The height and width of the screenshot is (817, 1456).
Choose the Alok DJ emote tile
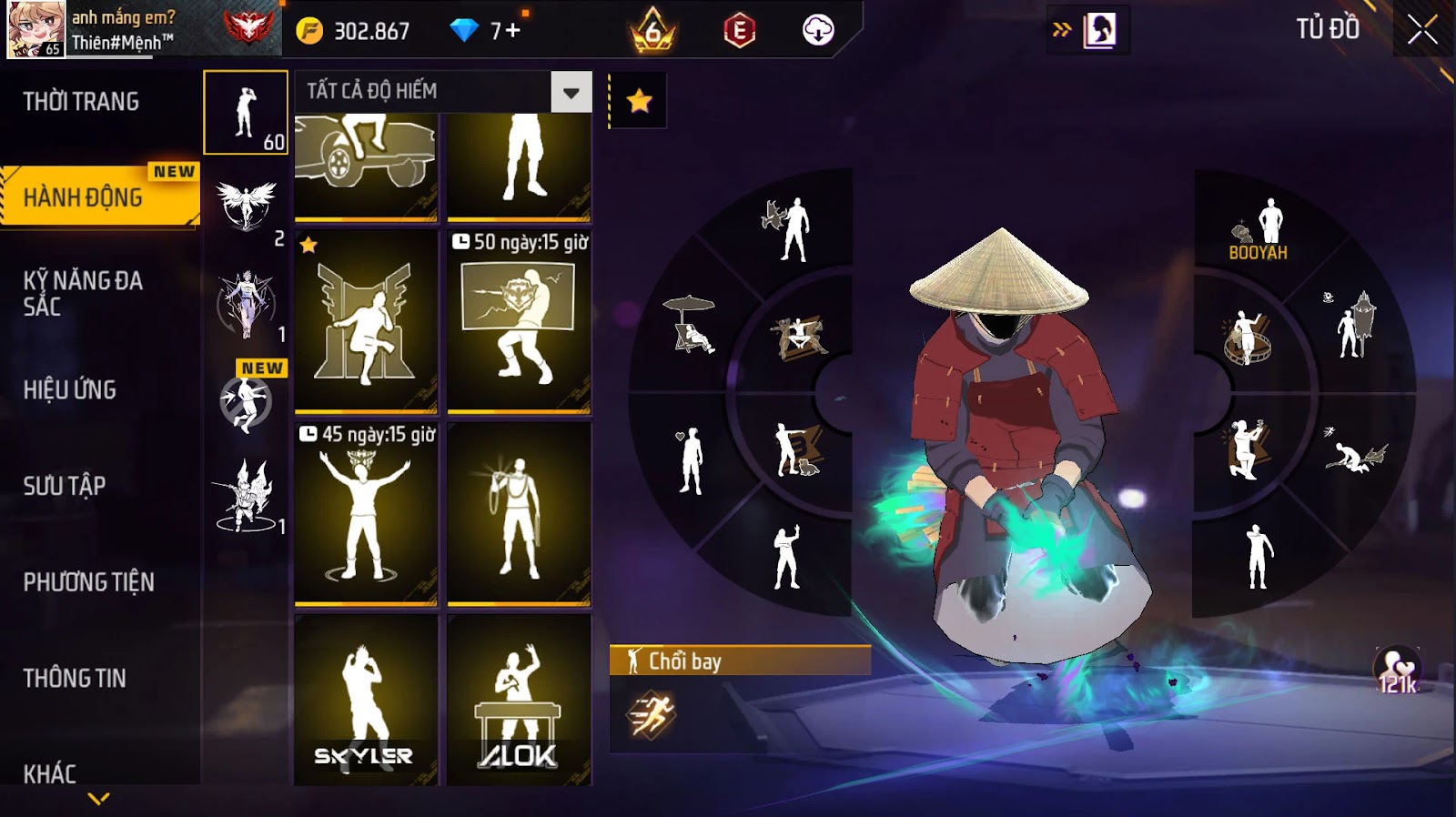pos(519,699)
